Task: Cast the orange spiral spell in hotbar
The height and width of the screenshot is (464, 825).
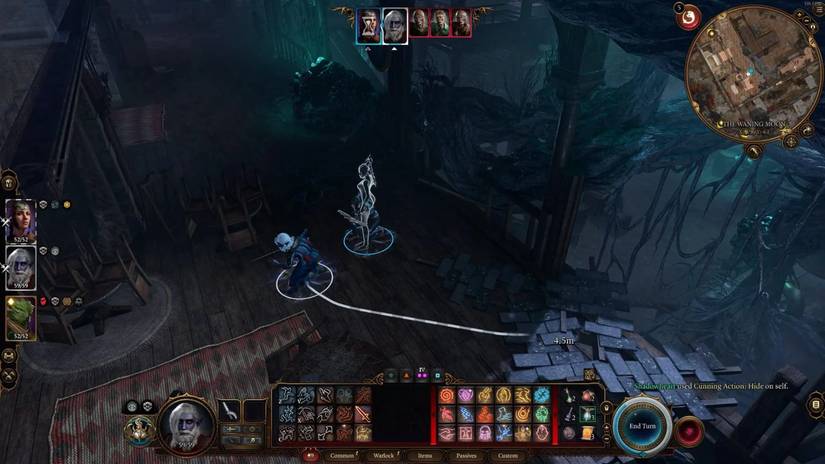Action: [x=446, y=396]
